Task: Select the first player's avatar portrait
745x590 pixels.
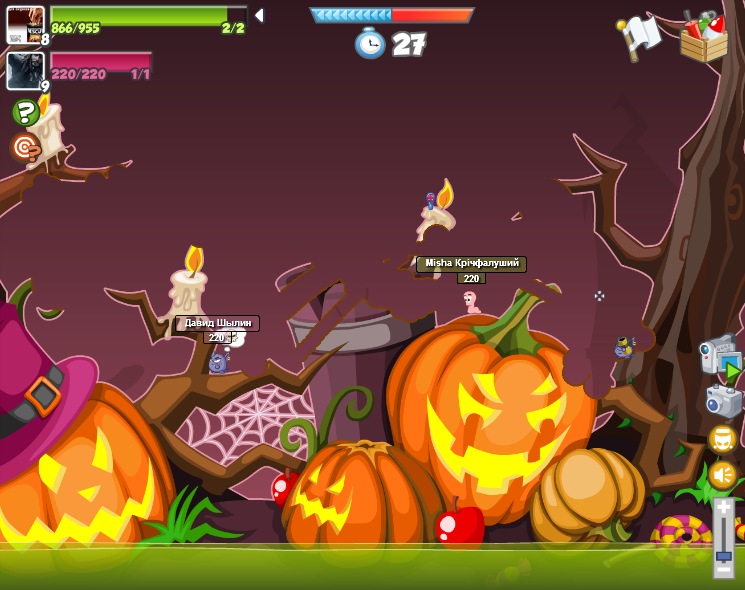Action: (25, 24)
